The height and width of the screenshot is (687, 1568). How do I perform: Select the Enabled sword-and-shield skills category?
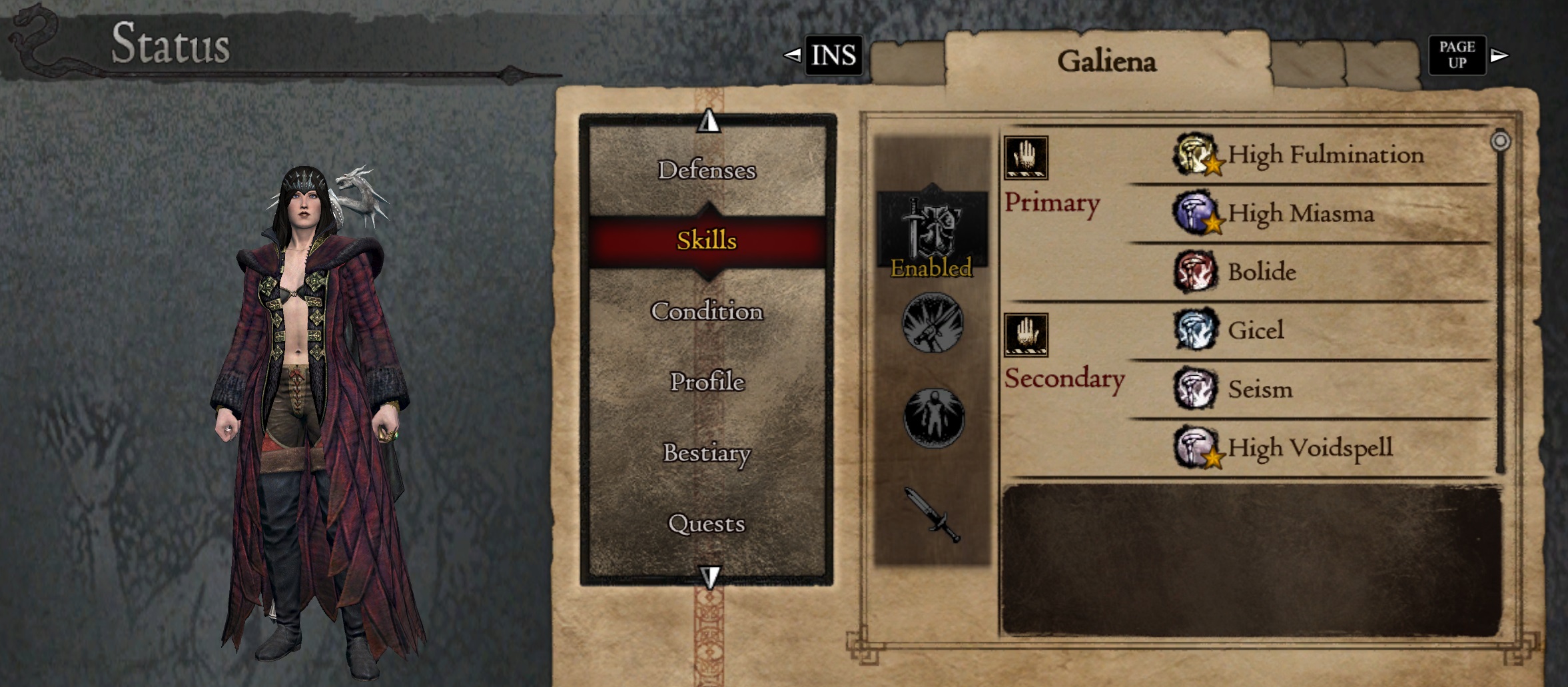(x=932, y=235)
